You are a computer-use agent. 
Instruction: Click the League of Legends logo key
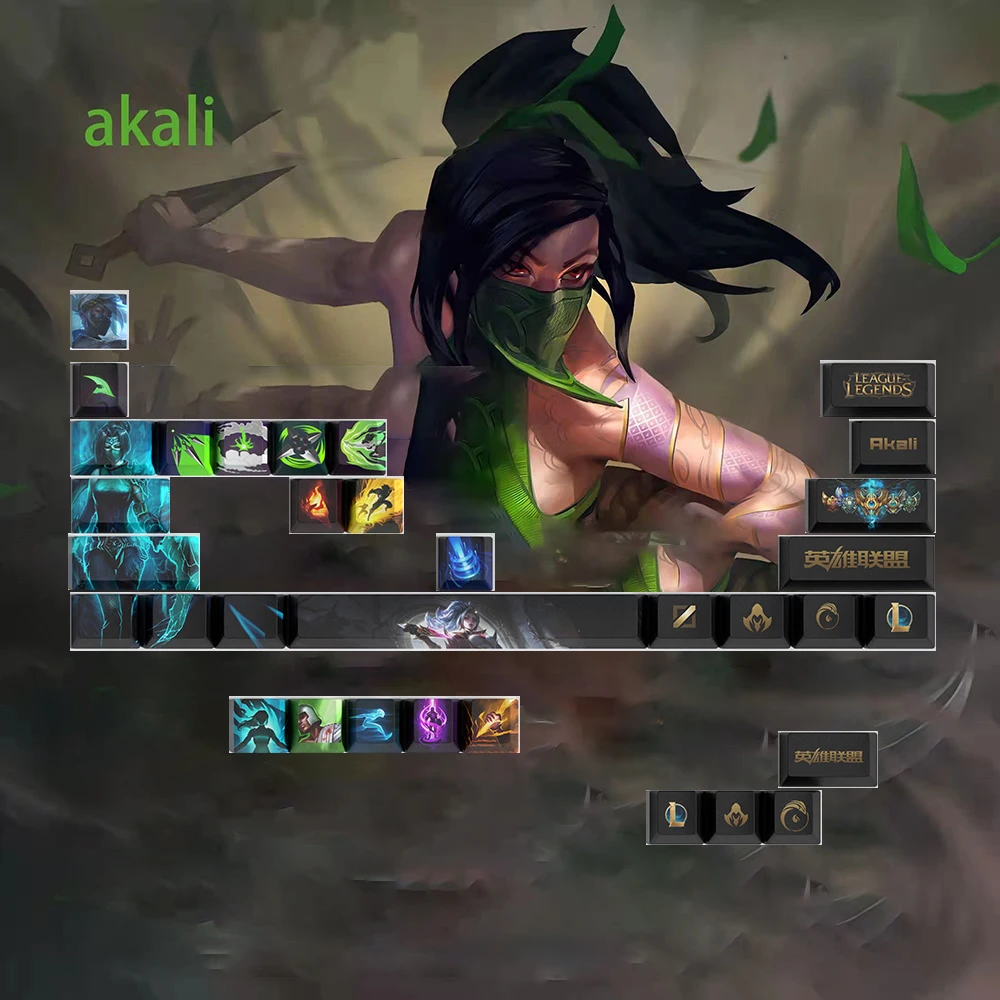878,388
